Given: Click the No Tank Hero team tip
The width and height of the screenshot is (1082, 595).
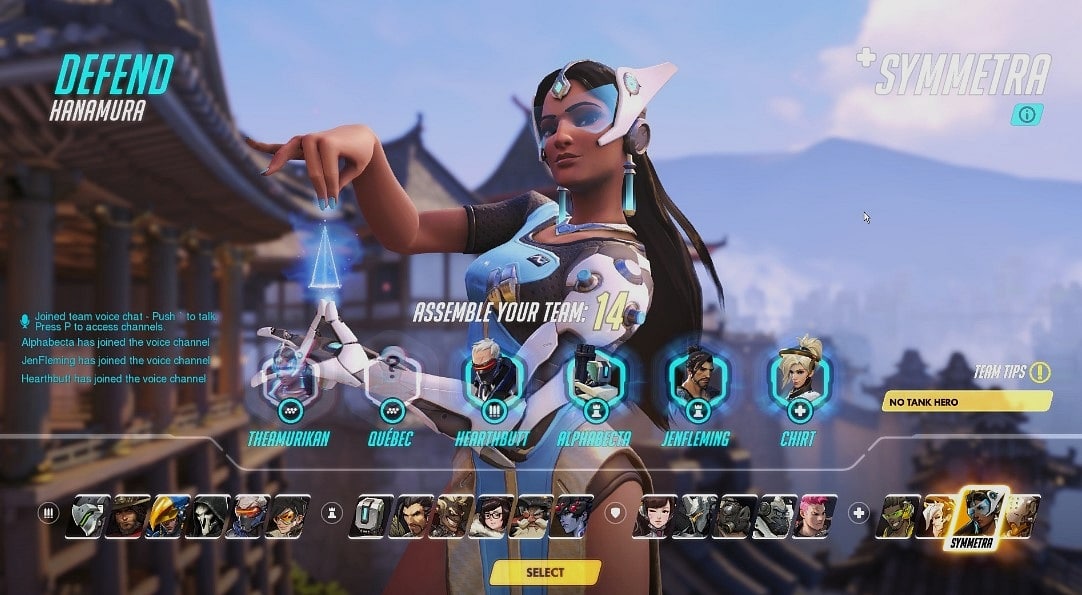Looking at the screenshot, I should pyautogui.click(x=967, y=402).
